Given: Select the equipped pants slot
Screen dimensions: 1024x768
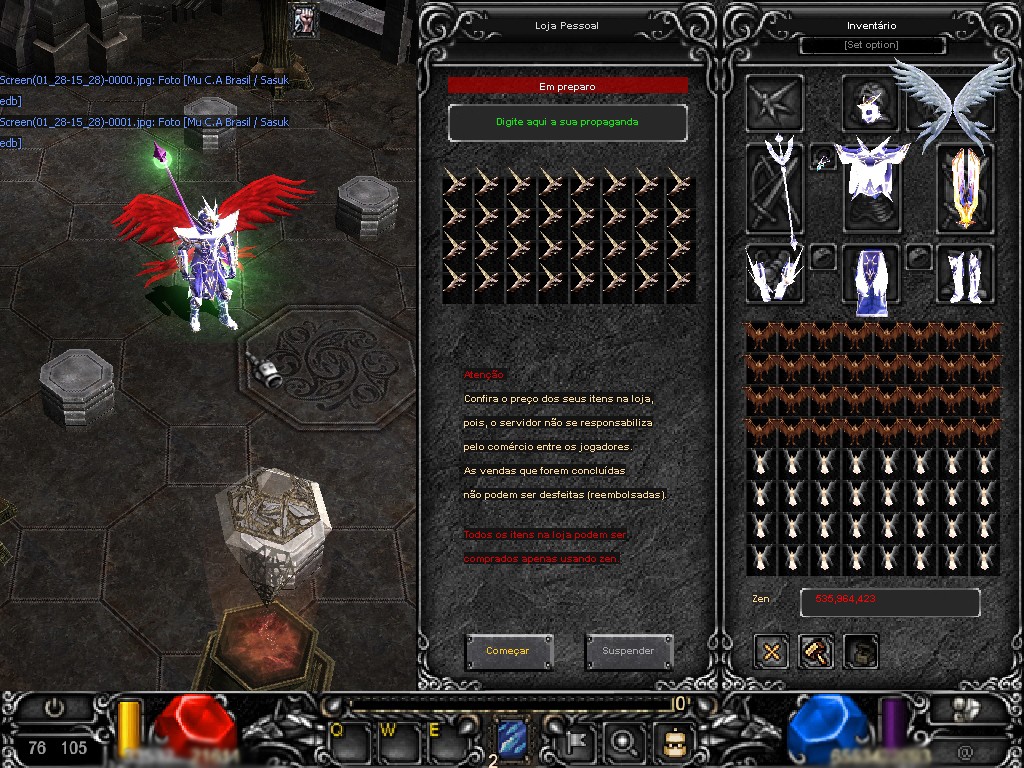Looking at the screenshot, I should [x=870, y=275].
